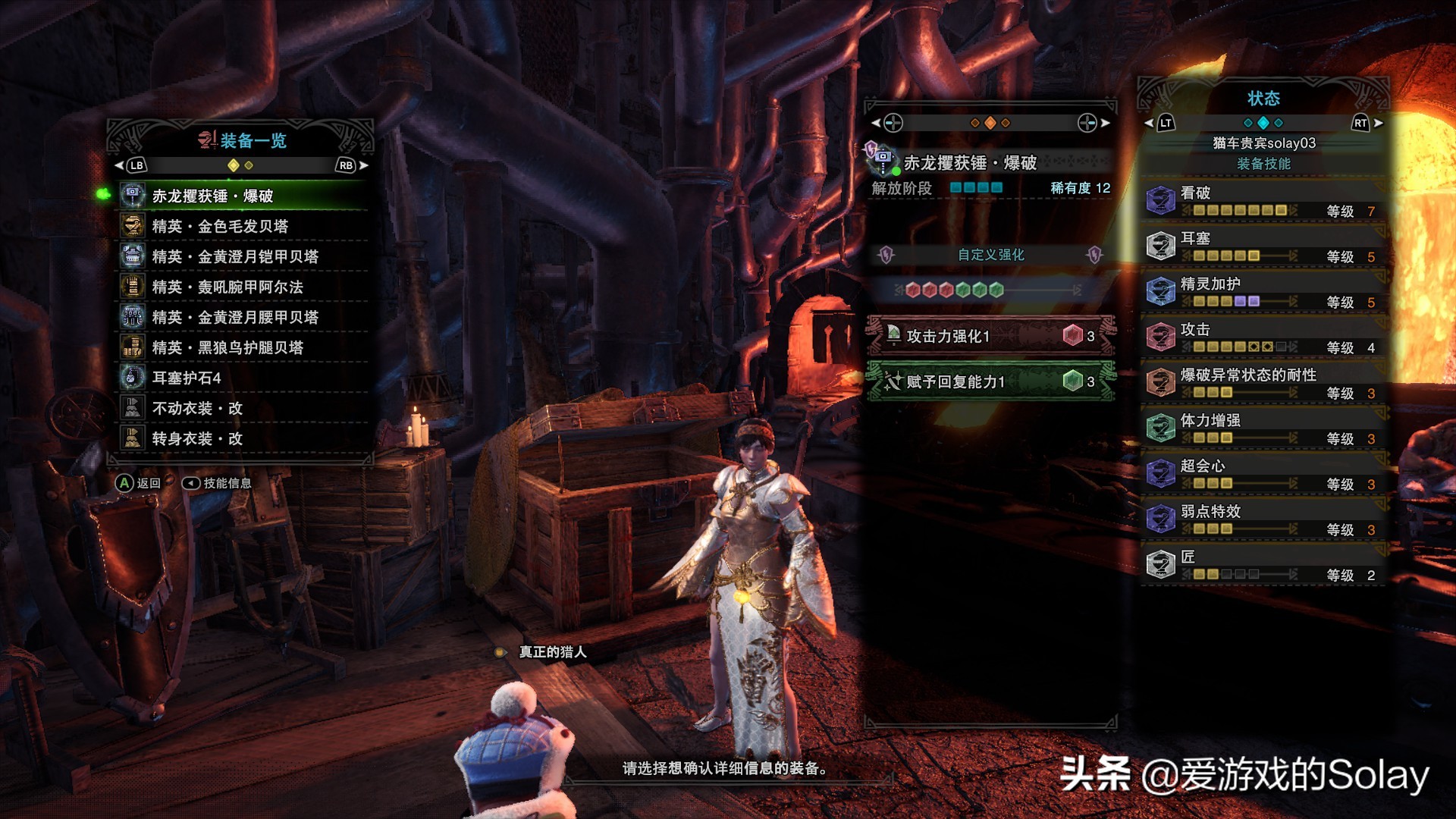The width and height of the screenshot is (1456, 819).
Task: Choose 精英・金黄澄月铠甲贝塔 chest armor
Action: click(243, 256)
